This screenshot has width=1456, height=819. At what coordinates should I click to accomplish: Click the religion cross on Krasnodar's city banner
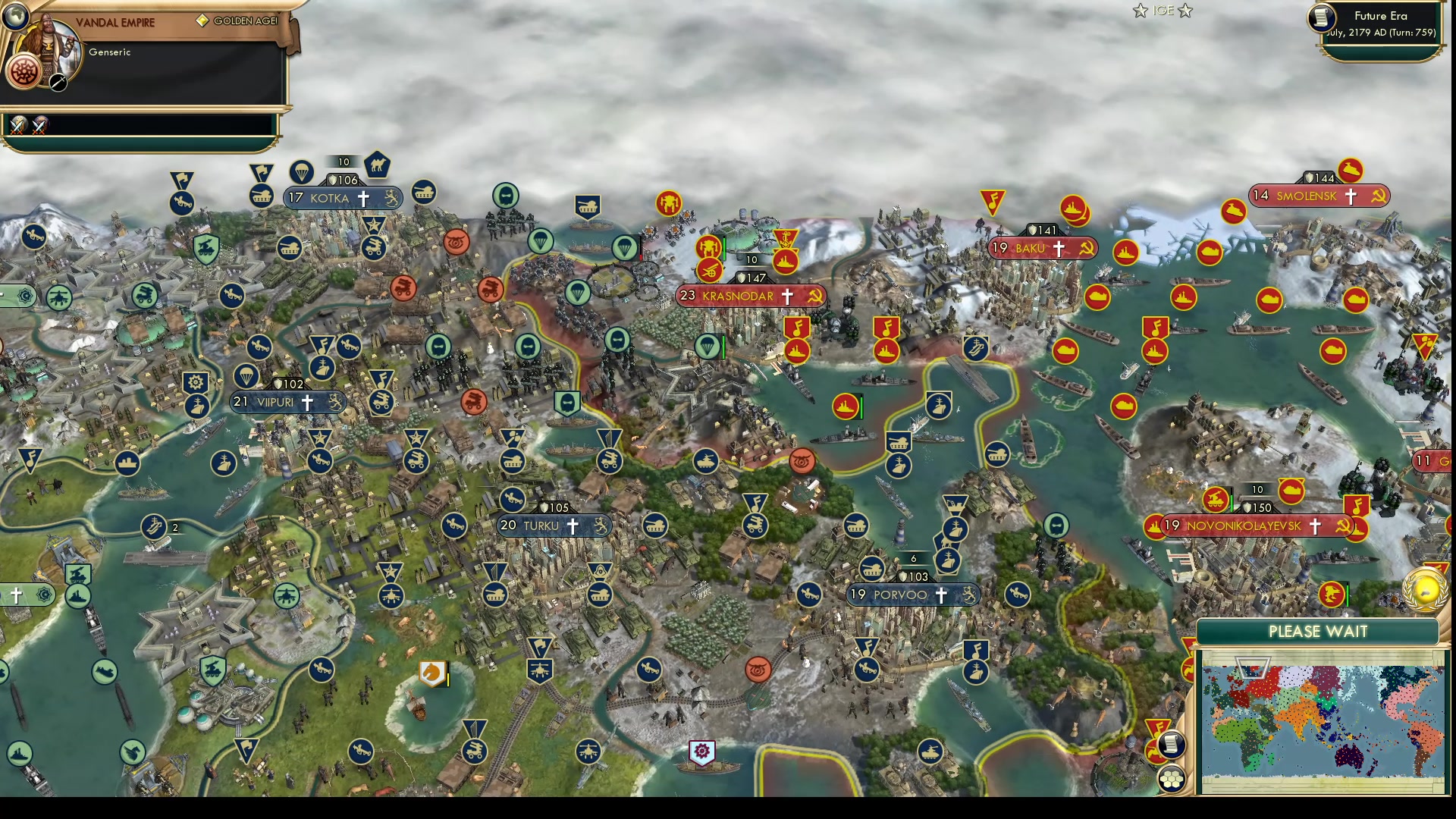tap(786, 297)
